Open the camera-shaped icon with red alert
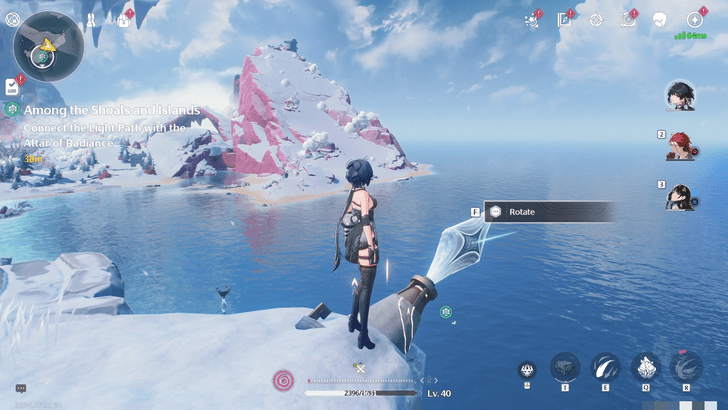The height and width of the screenshot is (410, 728). tap(627, 19)
